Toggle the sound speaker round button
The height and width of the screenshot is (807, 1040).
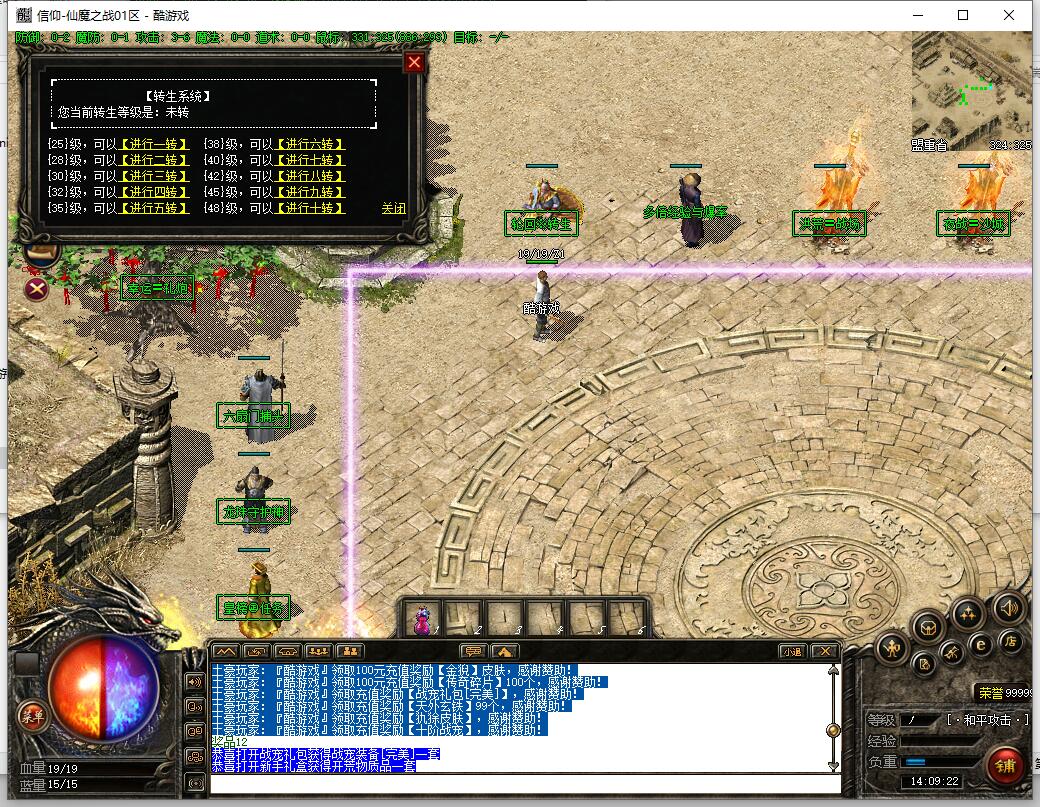[1008, 606]
